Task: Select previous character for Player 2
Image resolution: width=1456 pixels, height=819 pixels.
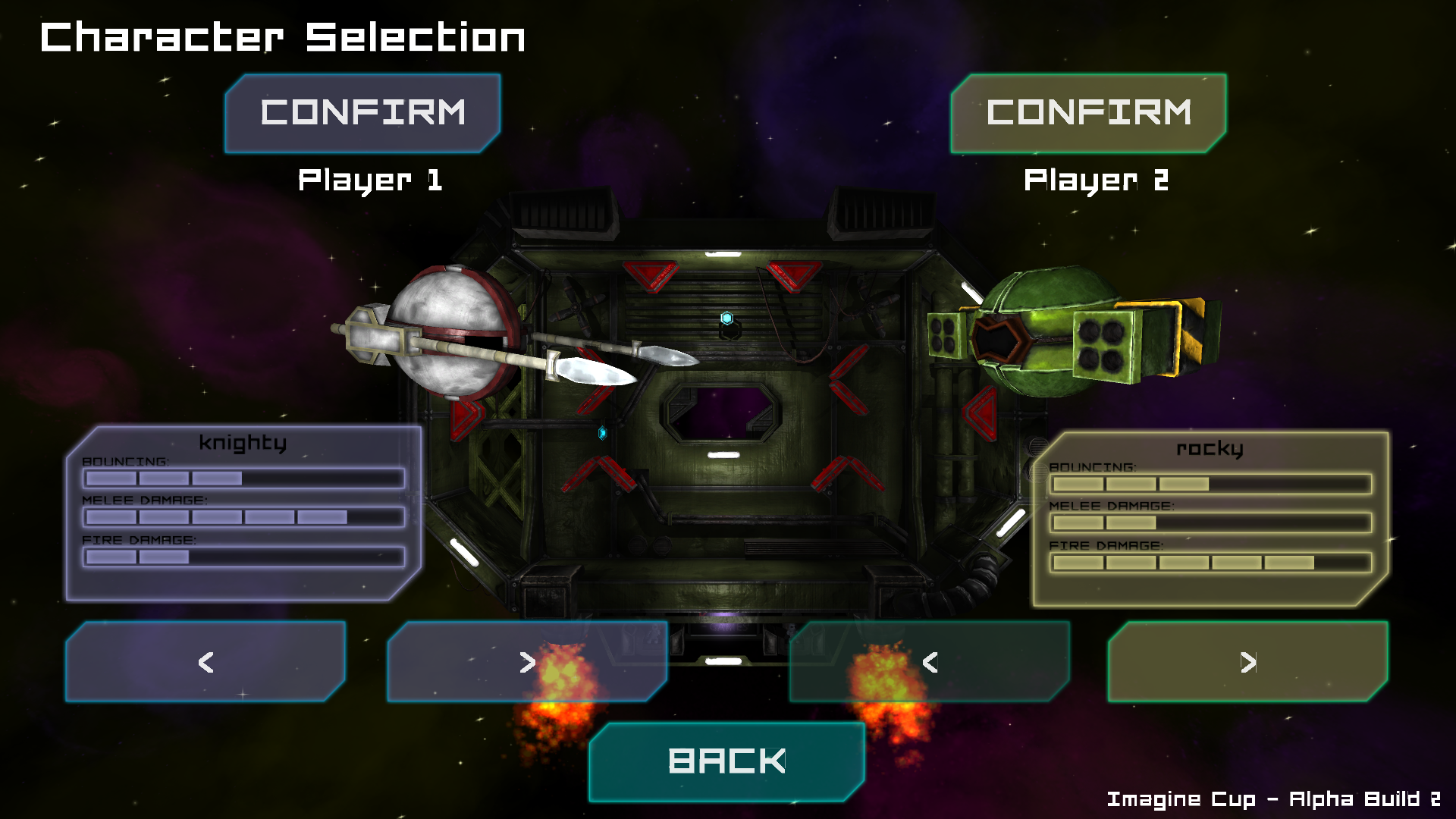Action: click(x=930, y=662)
